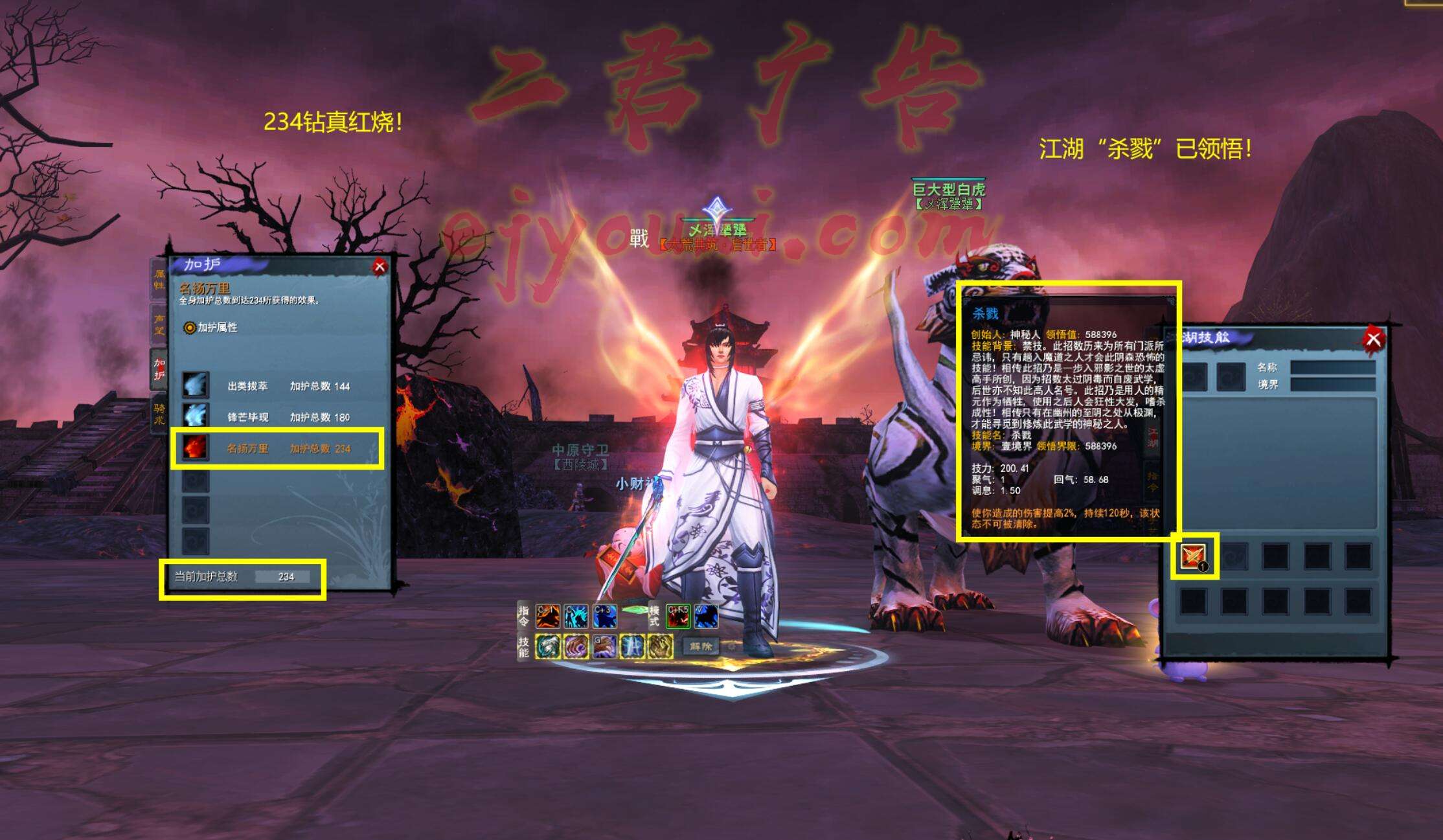Toggle the red green-bordered mode icon

[x=677, y=616]
